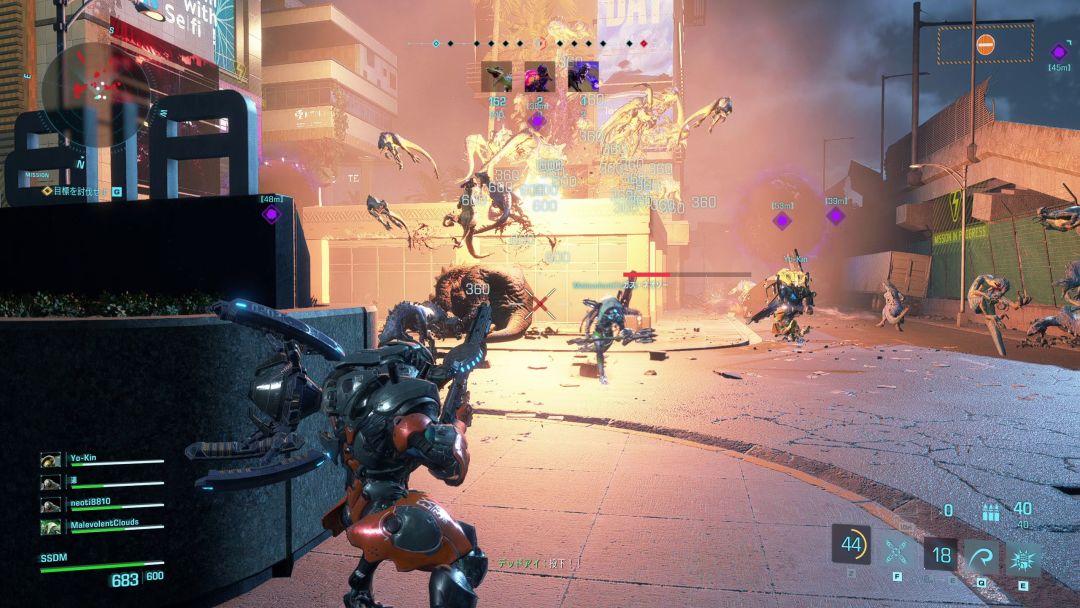Click teammate Yo-Kin's portrait
Viewport: 1080px width, 608px height.
(50, 460)
